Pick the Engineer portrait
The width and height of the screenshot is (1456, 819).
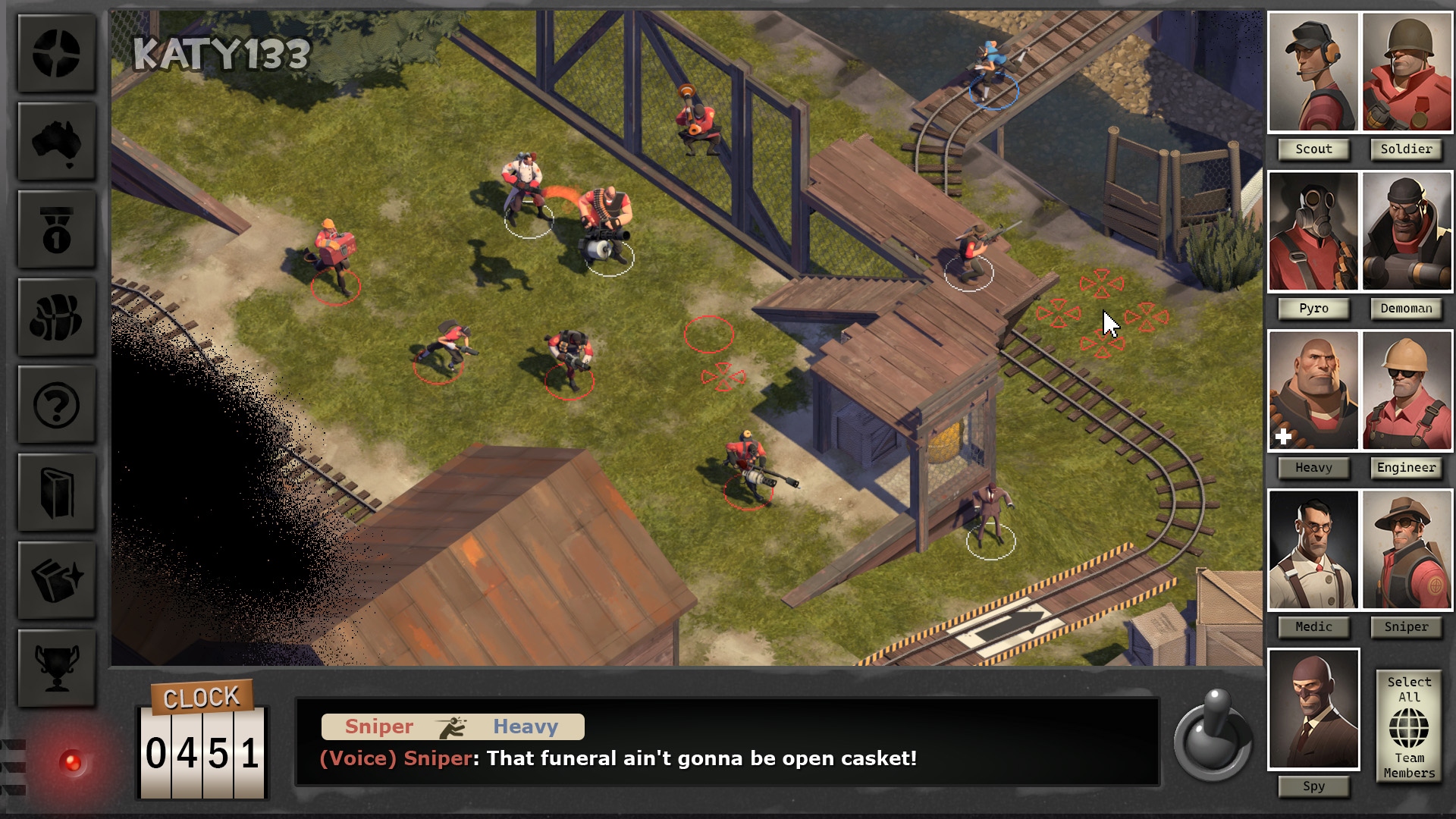click(x=1407, y=391)
